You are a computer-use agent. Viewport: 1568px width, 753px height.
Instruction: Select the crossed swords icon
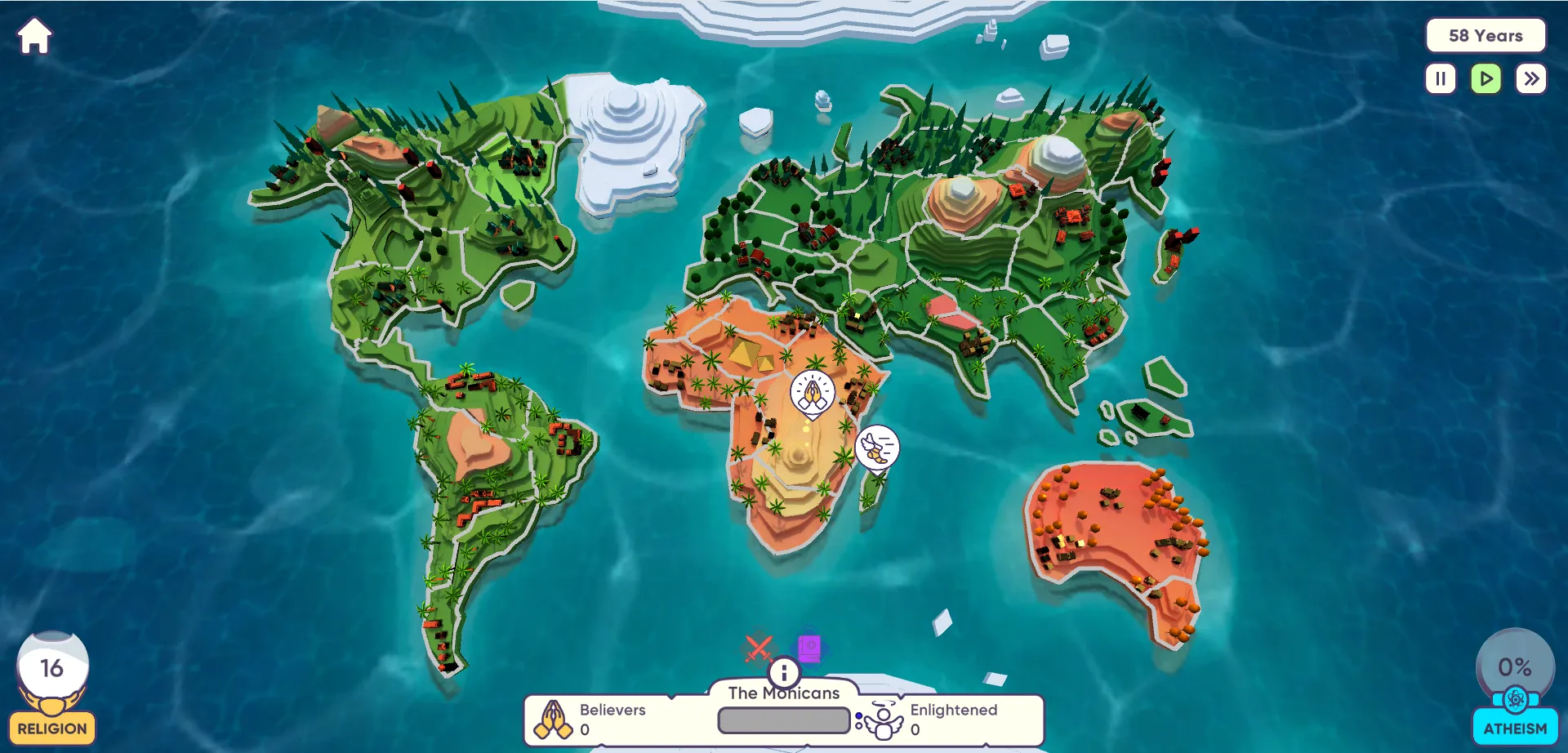coord(758,648)
